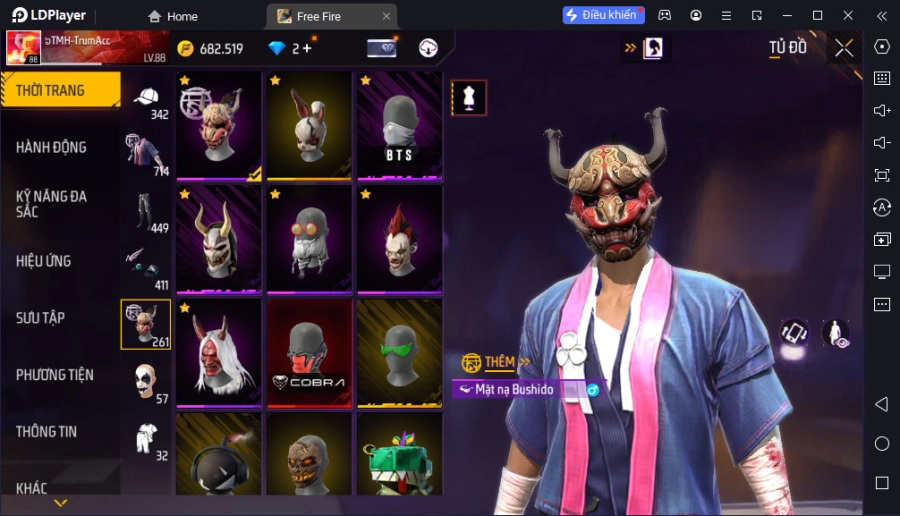
Task: Select the BTS mask item
Action: (399, 124)
